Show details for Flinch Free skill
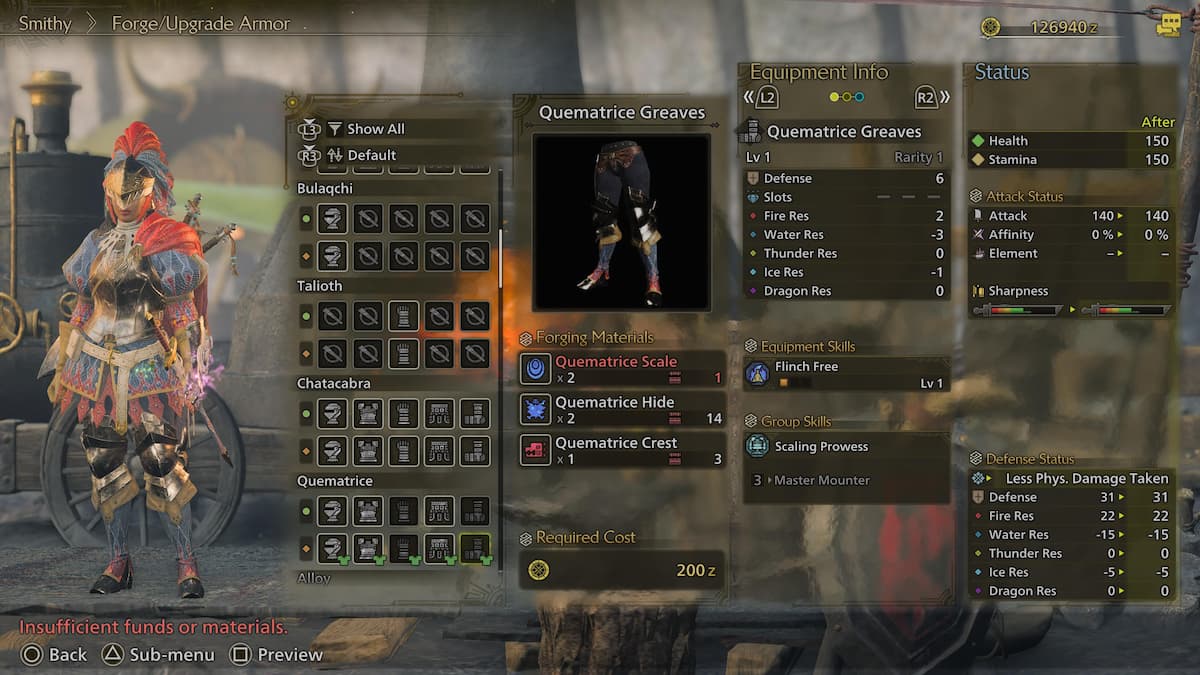 (x=845, y=374)
